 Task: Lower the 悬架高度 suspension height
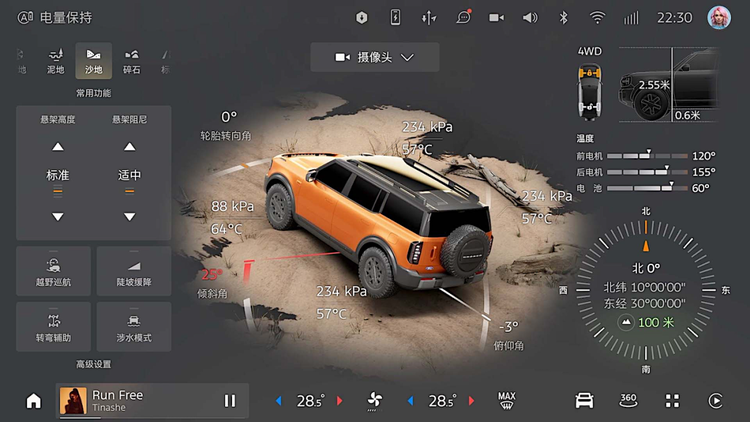click(x=58, y=216)
